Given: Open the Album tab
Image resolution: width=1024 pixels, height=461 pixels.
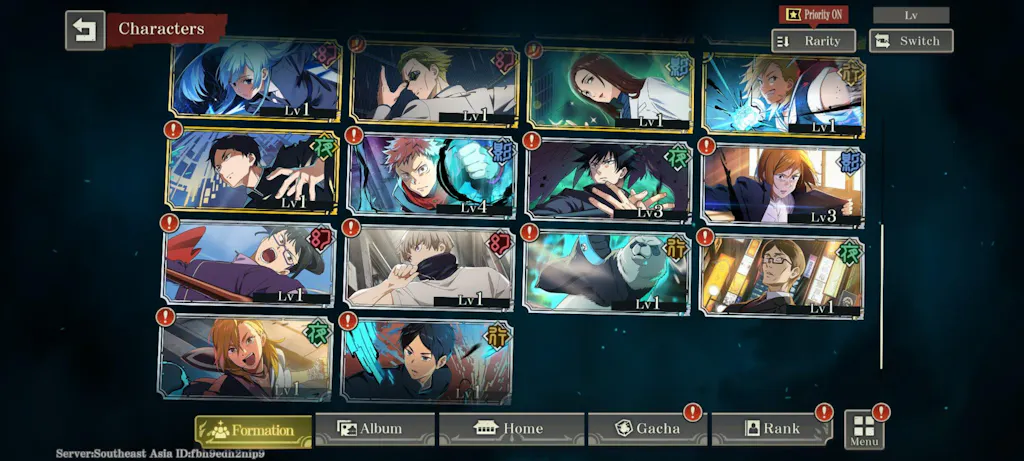Looking at the screenshot, I should pyautogui.click(x=375, y=429).
